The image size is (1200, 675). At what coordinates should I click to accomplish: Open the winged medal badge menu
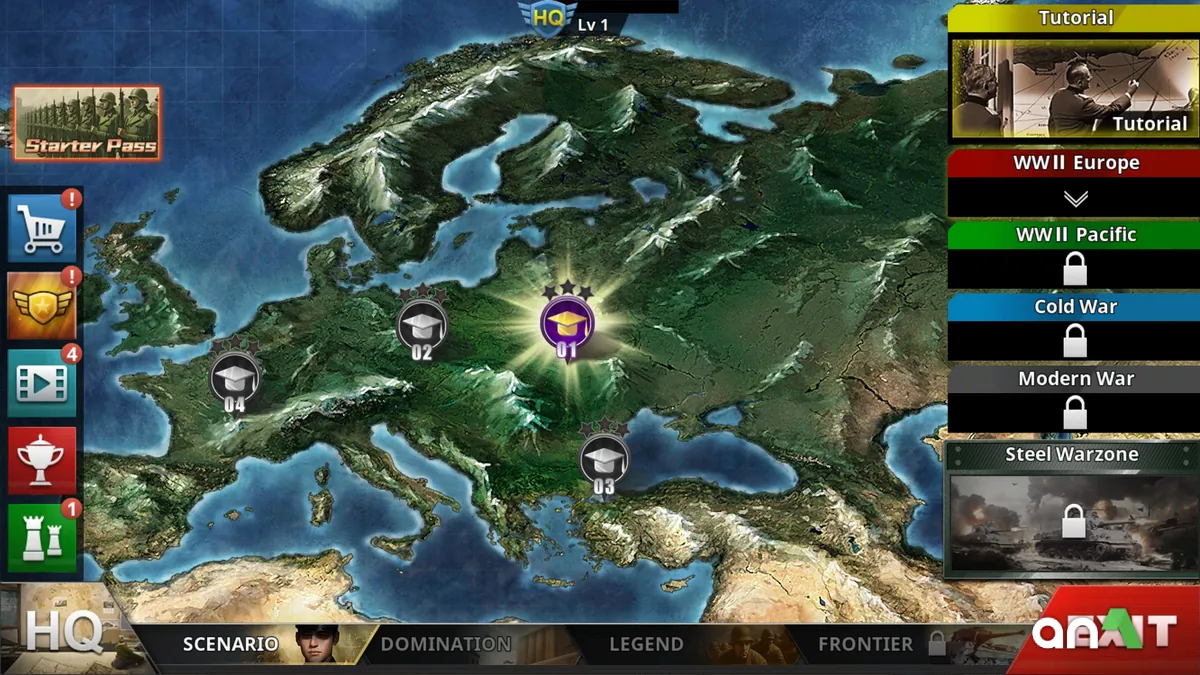pyautogui.click(x=42, y=306)
